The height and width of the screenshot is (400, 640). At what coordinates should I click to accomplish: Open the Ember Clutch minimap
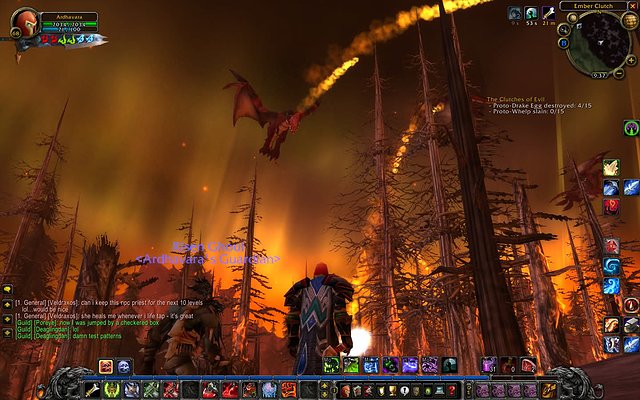pos(597,42)
